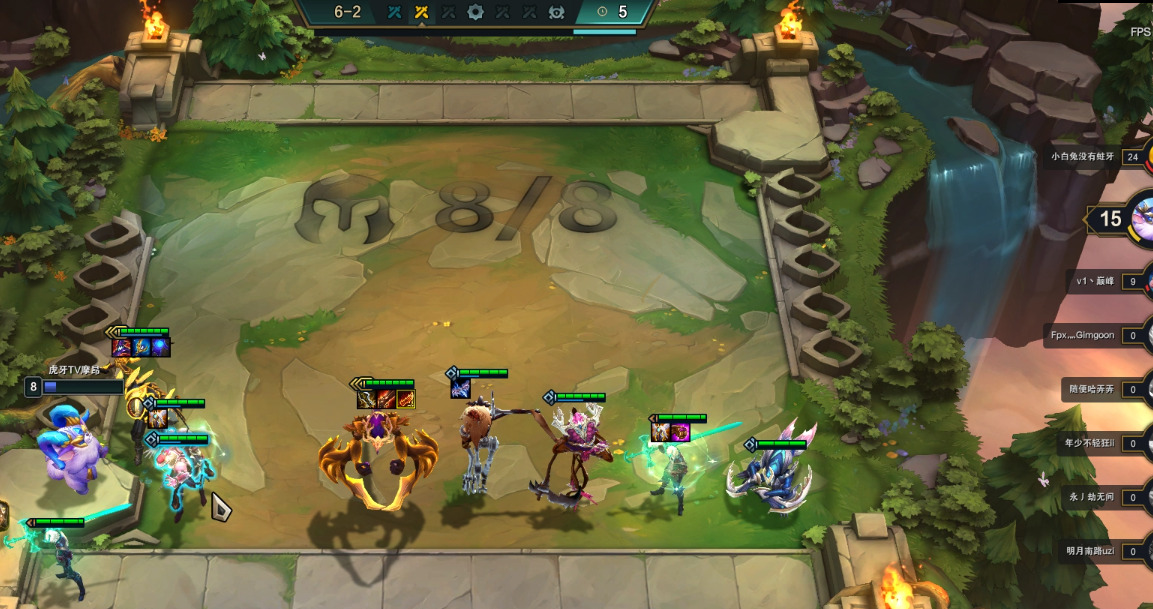View Fpx灬Gimgoon's board from the player list
Viewport: 1153px width, 609px height.
click(1082, 335)
